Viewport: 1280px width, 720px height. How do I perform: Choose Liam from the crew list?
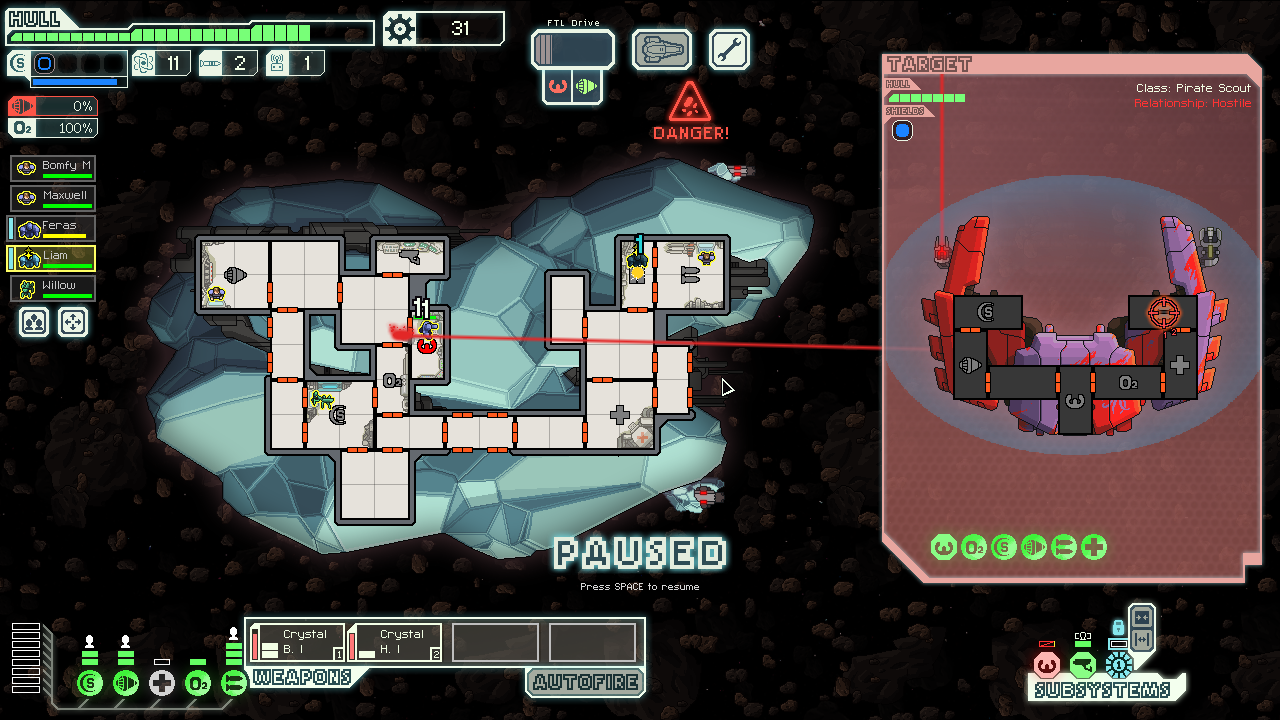(x=53, y=258)
